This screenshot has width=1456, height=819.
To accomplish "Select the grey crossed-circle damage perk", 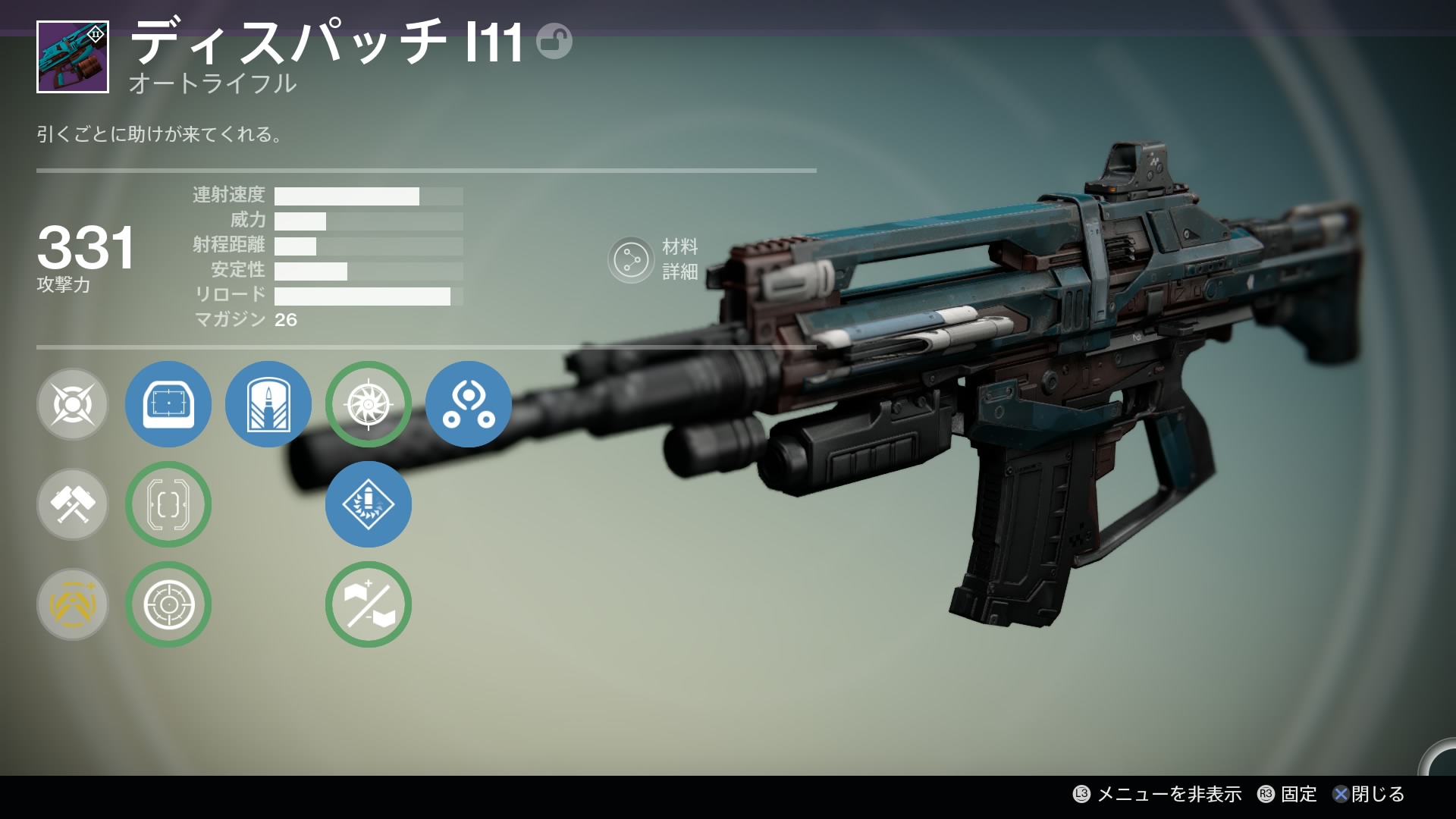I will click(73, 404).
